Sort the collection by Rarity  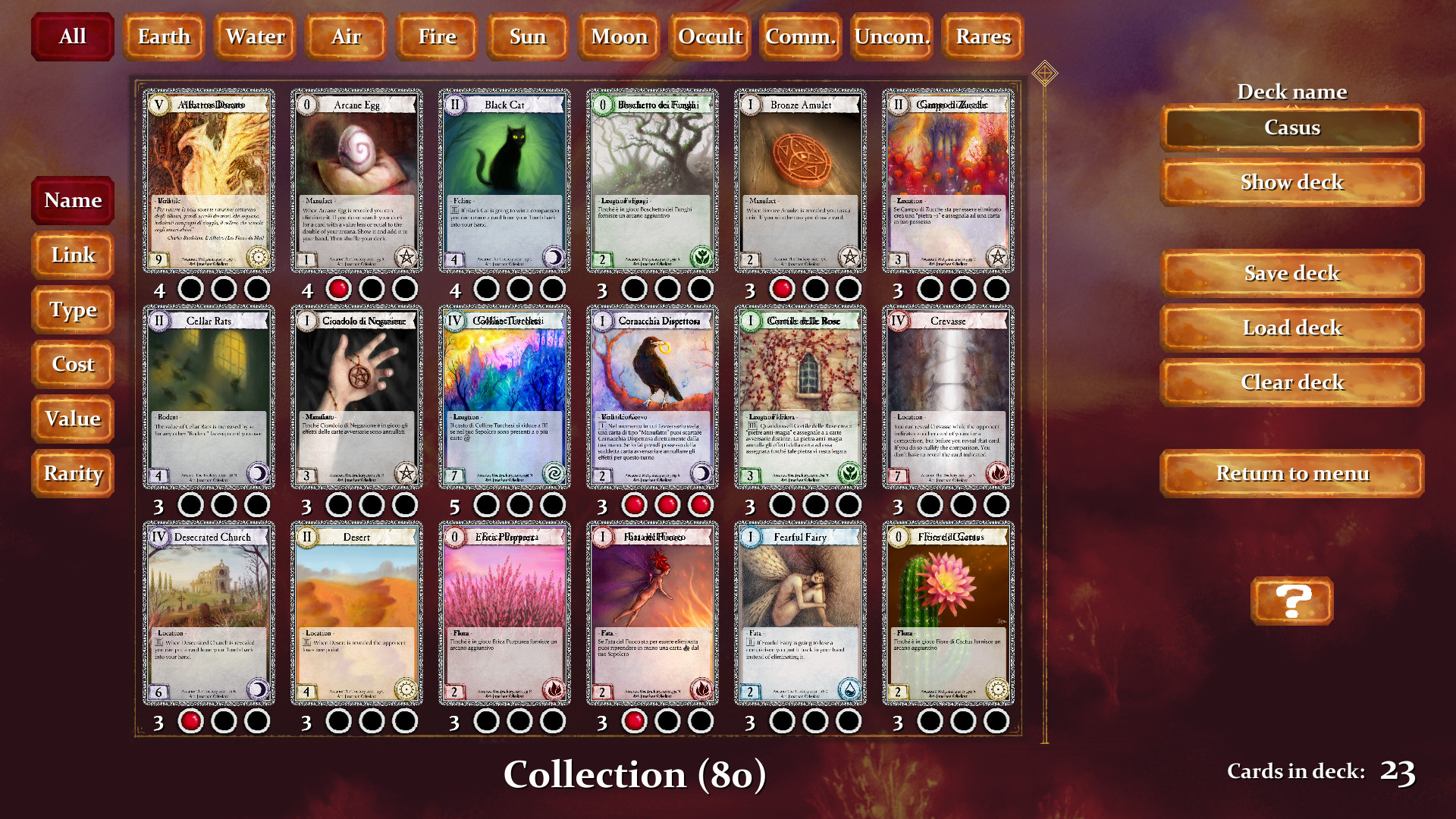[73, 472]
